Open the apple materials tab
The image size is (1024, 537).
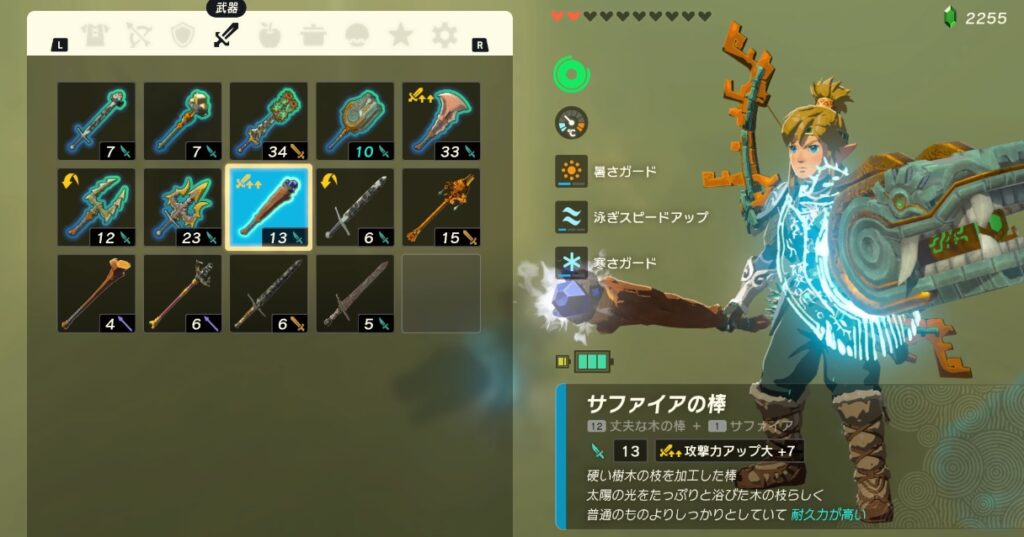pyautogui.click(x=270, y=36)
